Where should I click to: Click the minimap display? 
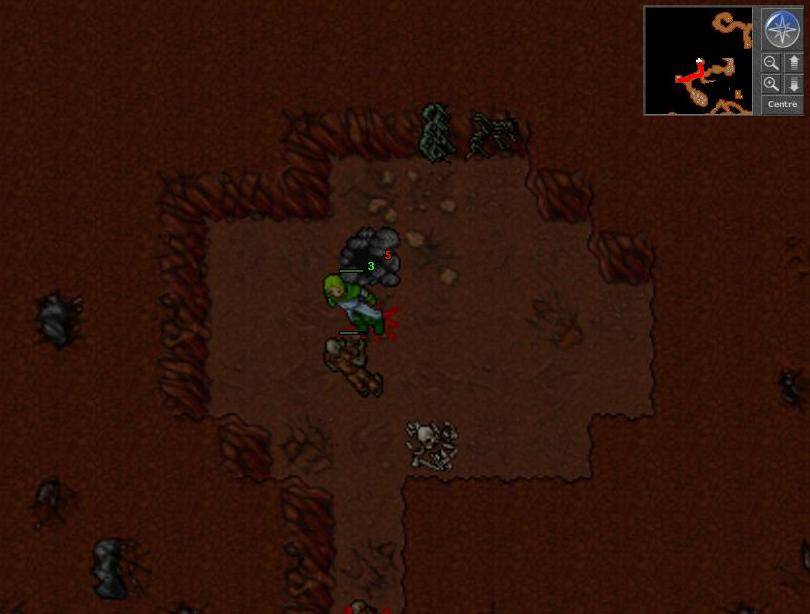pos(699,60)
